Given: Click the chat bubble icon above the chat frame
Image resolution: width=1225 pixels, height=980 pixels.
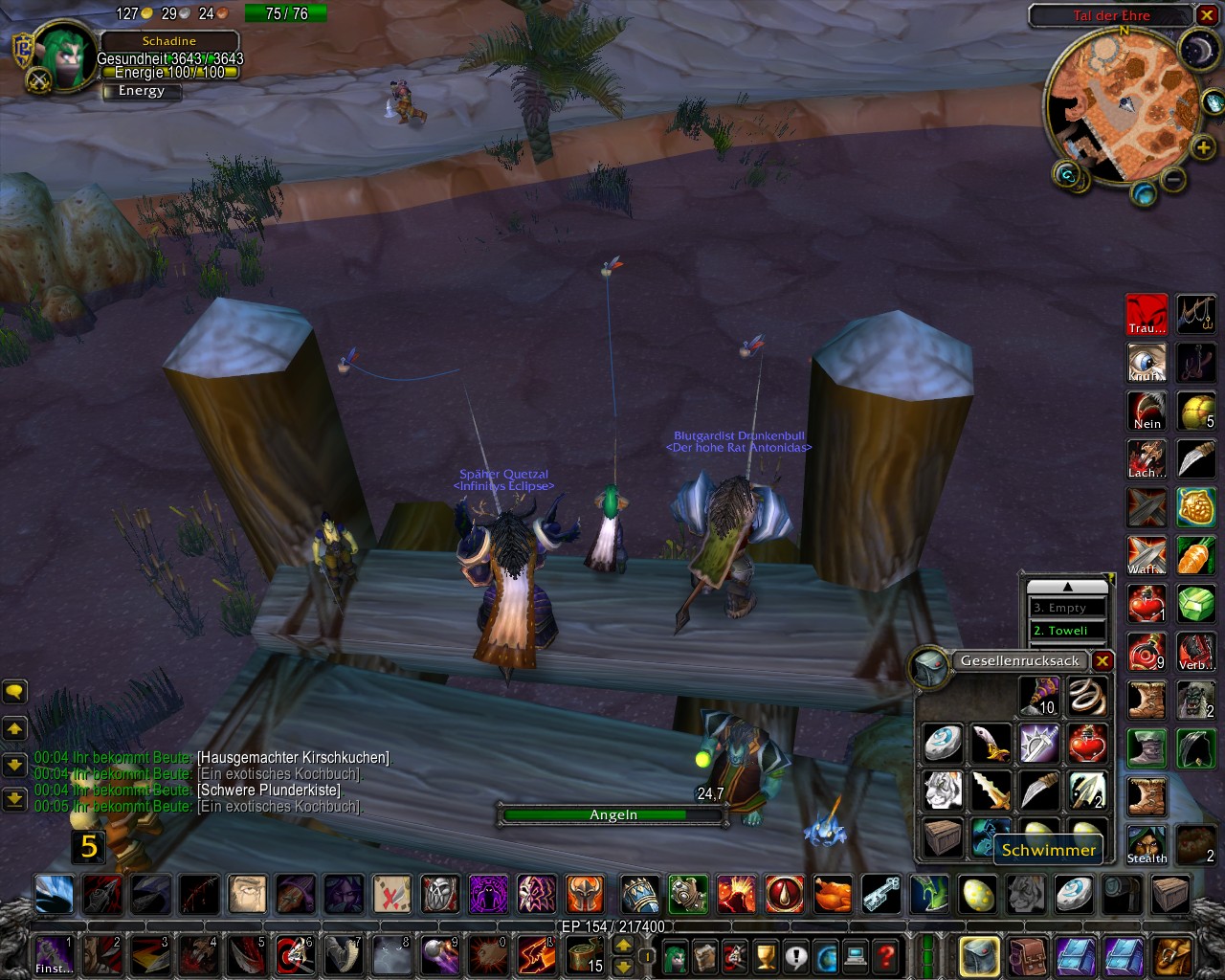Looking at the screenshot, I should pyautogui.click(x=13, y=691).
